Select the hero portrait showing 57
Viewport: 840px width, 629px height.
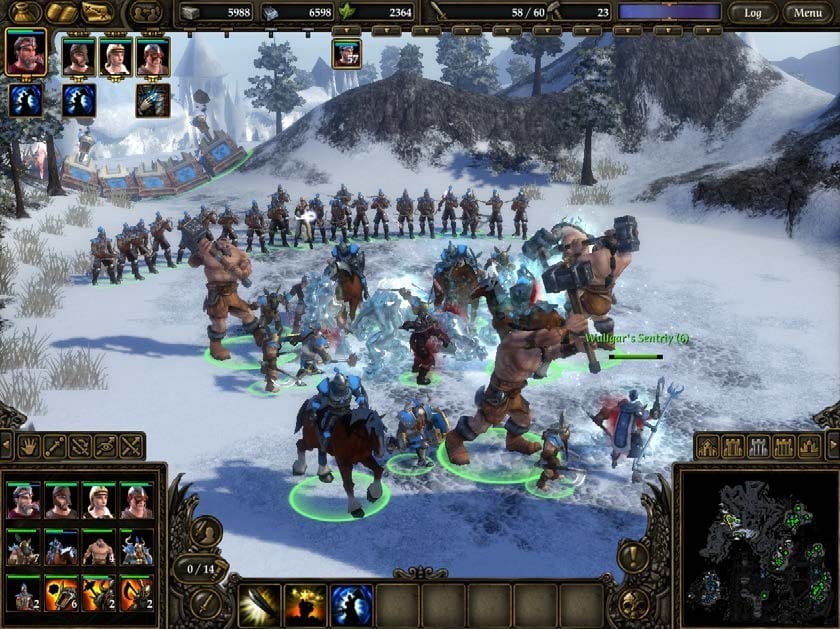point(346,53)
